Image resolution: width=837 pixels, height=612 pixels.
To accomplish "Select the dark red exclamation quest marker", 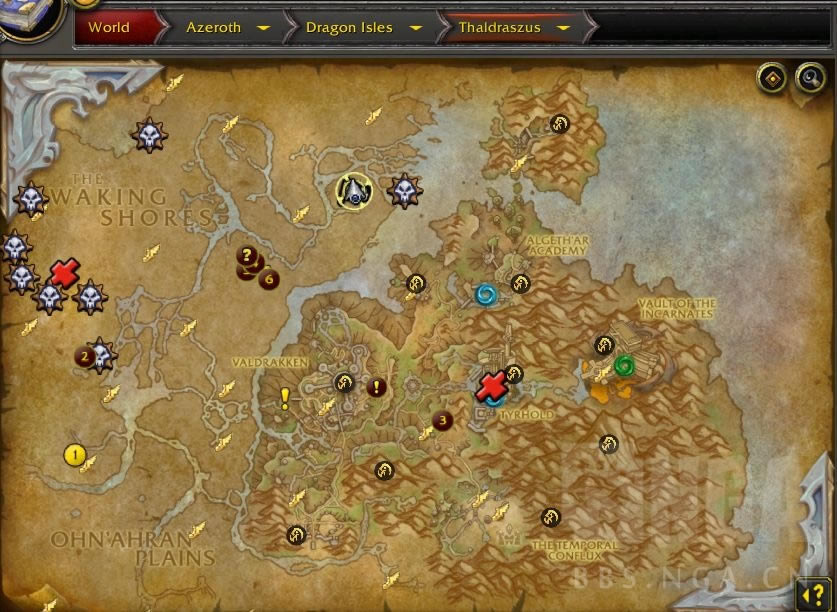I will 376,387.
